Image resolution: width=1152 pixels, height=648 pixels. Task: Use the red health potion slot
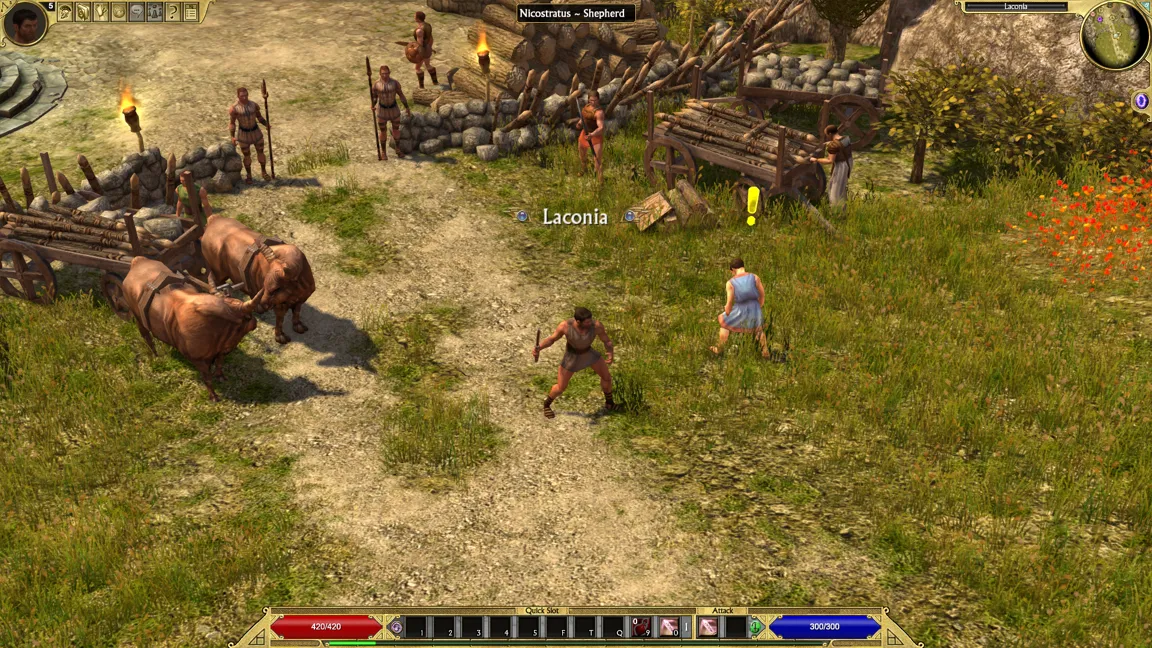[641, 627]
